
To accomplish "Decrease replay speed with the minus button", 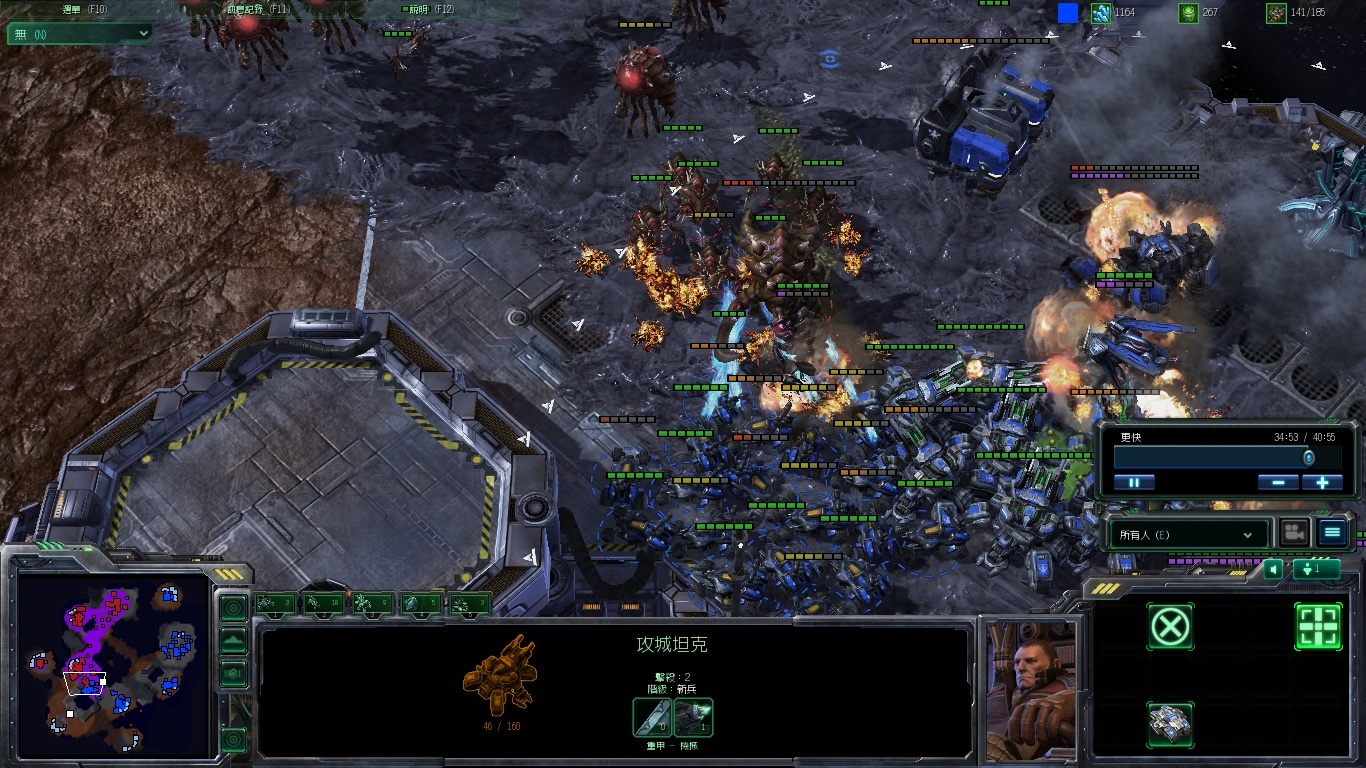I will (x=1278, y=482).
